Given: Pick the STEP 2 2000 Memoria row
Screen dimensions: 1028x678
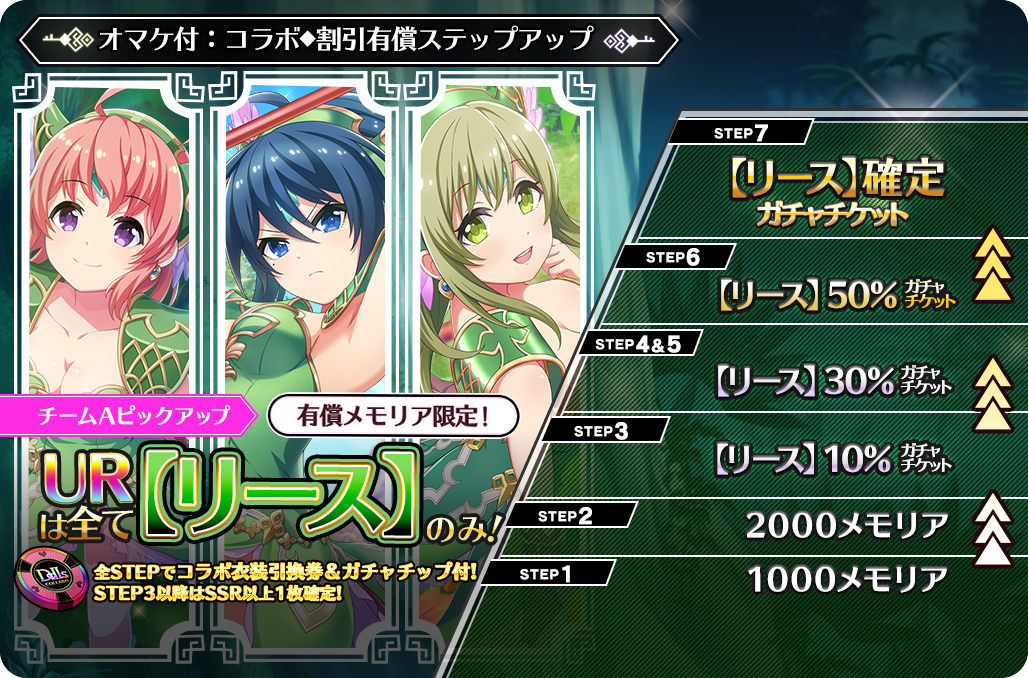Looking at the screenshot, I should point(846,523).
